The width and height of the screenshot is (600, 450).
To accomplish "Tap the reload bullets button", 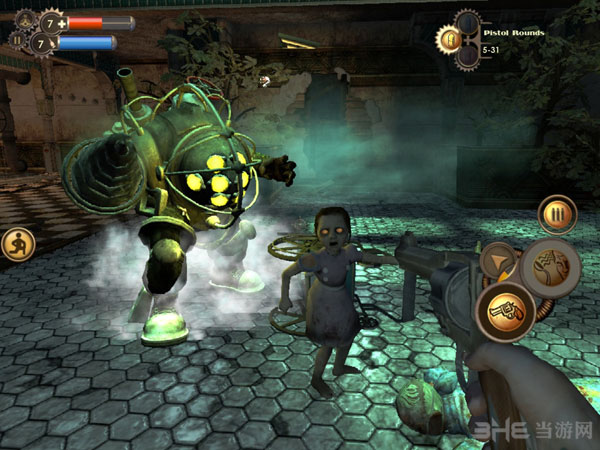I will pos(556,213).
